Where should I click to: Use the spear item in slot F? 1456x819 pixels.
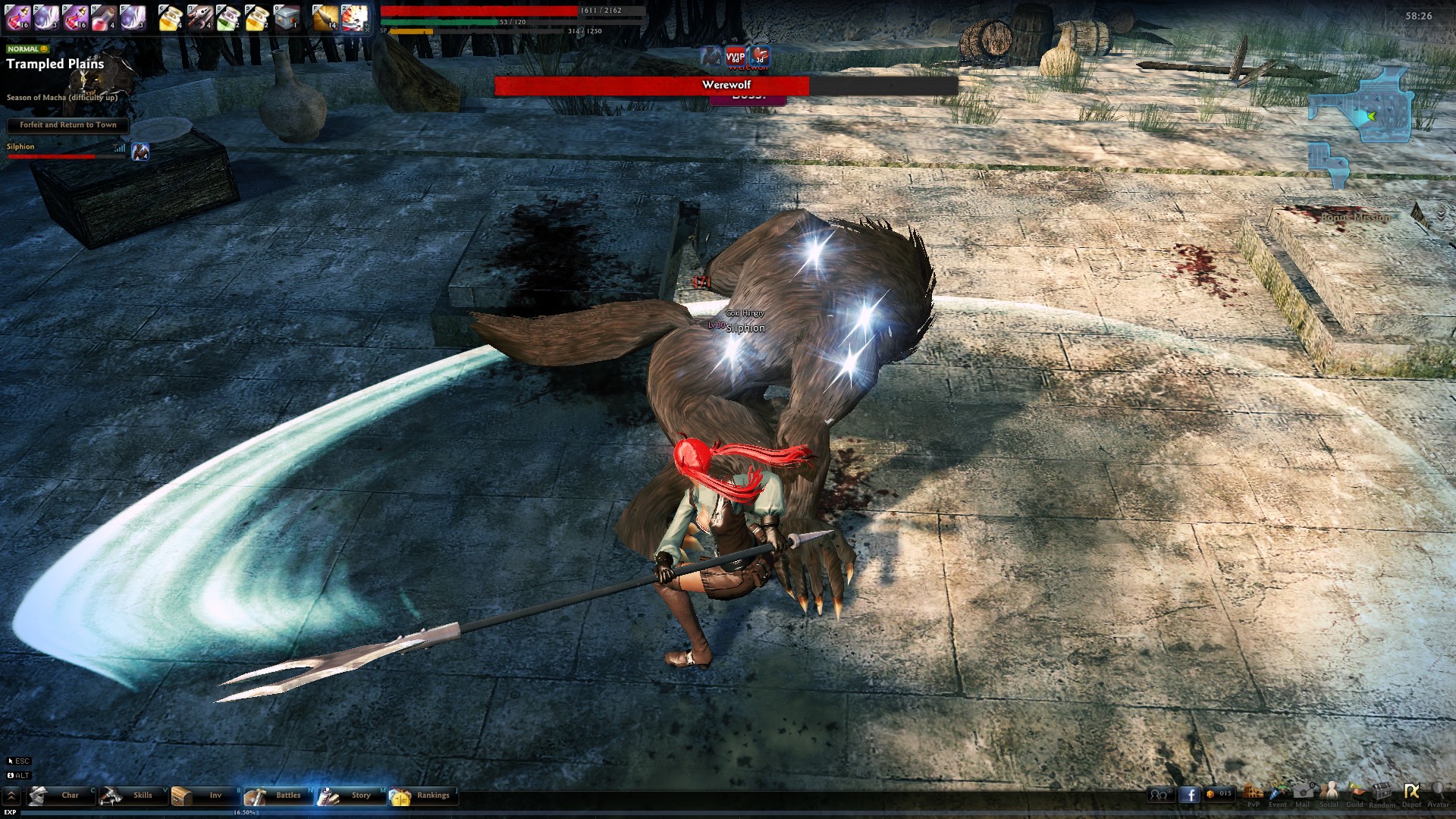pyautogui.click(x=325, y=17)
